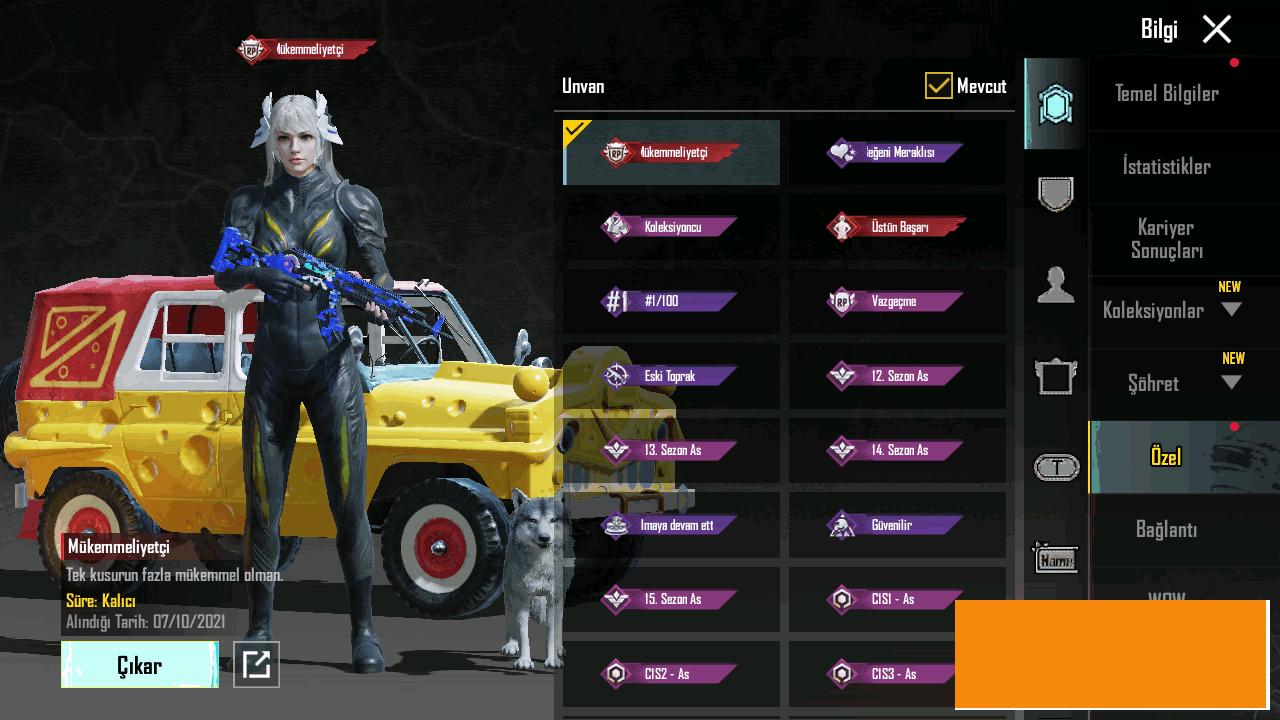Screen dimensions: 1280x720
Task: Click the Çıkar button to remove title
Action: coord(139,666)
